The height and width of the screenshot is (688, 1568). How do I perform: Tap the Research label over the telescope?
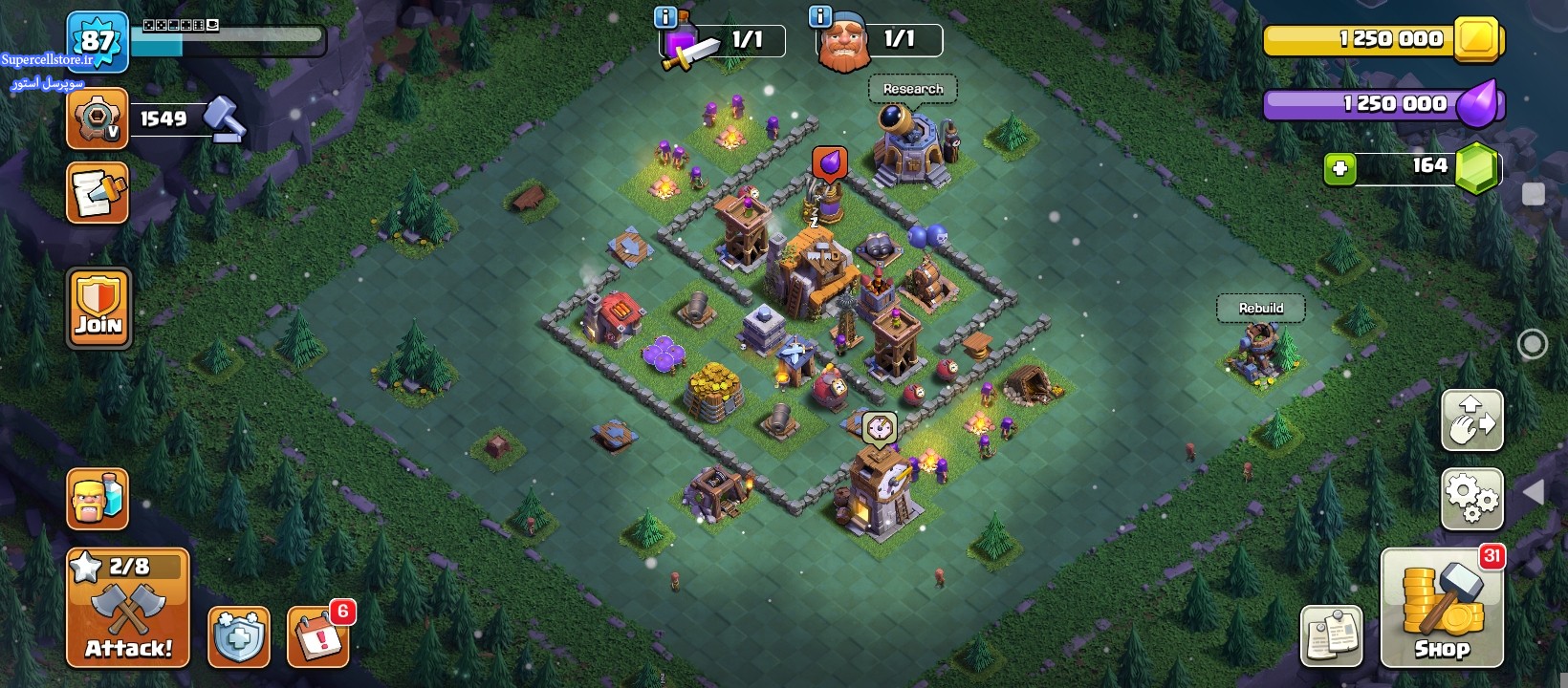tap(913, 89)
